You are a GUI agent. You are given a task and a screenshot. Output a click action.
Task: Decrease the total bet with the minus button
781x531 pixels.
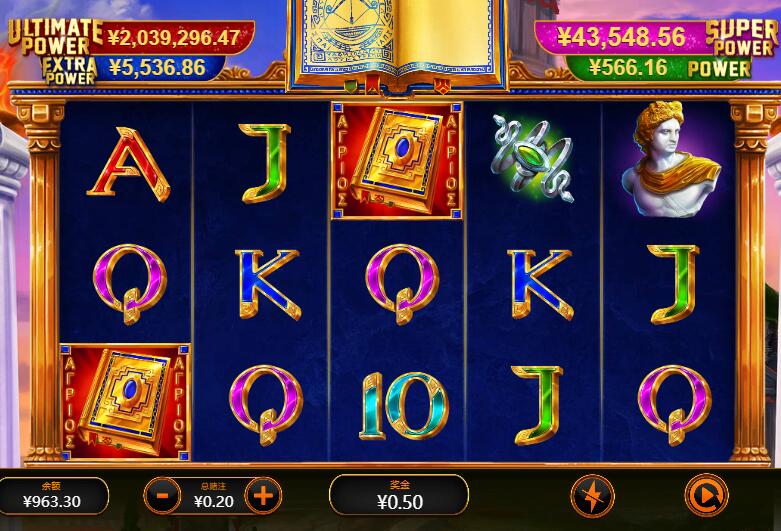162,494
